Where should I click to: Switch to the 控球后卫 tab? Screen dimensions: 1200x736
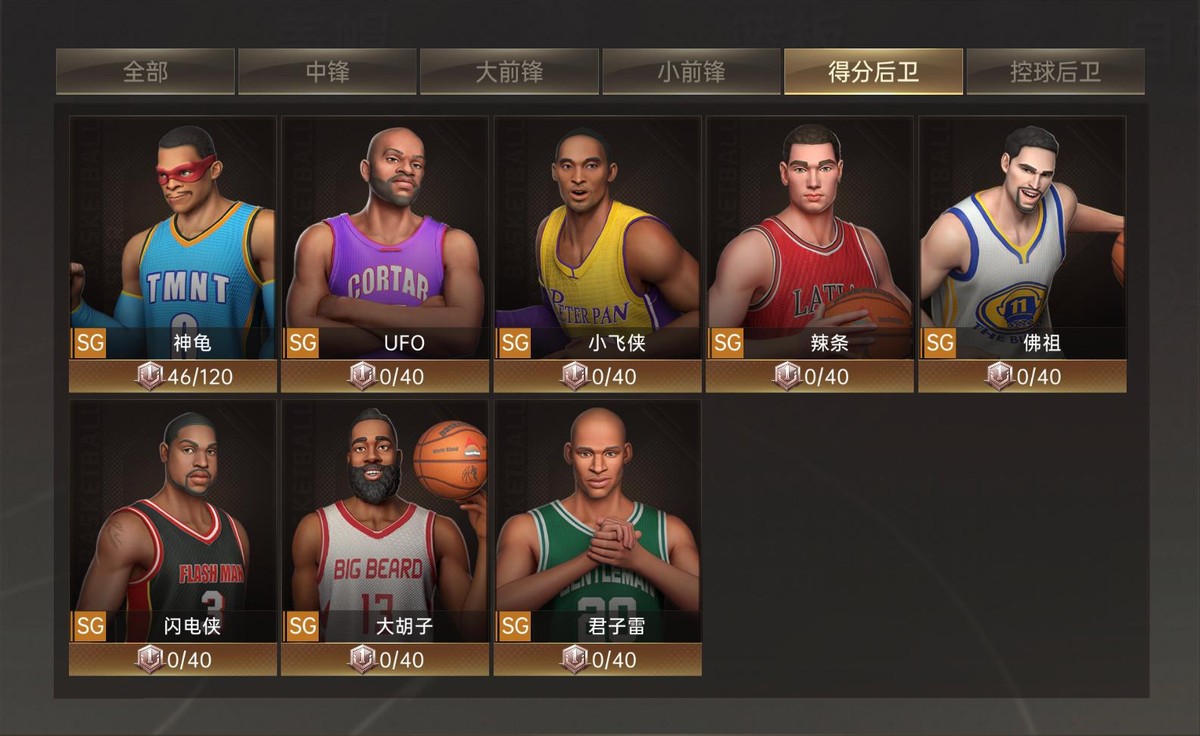[1055, 72]
